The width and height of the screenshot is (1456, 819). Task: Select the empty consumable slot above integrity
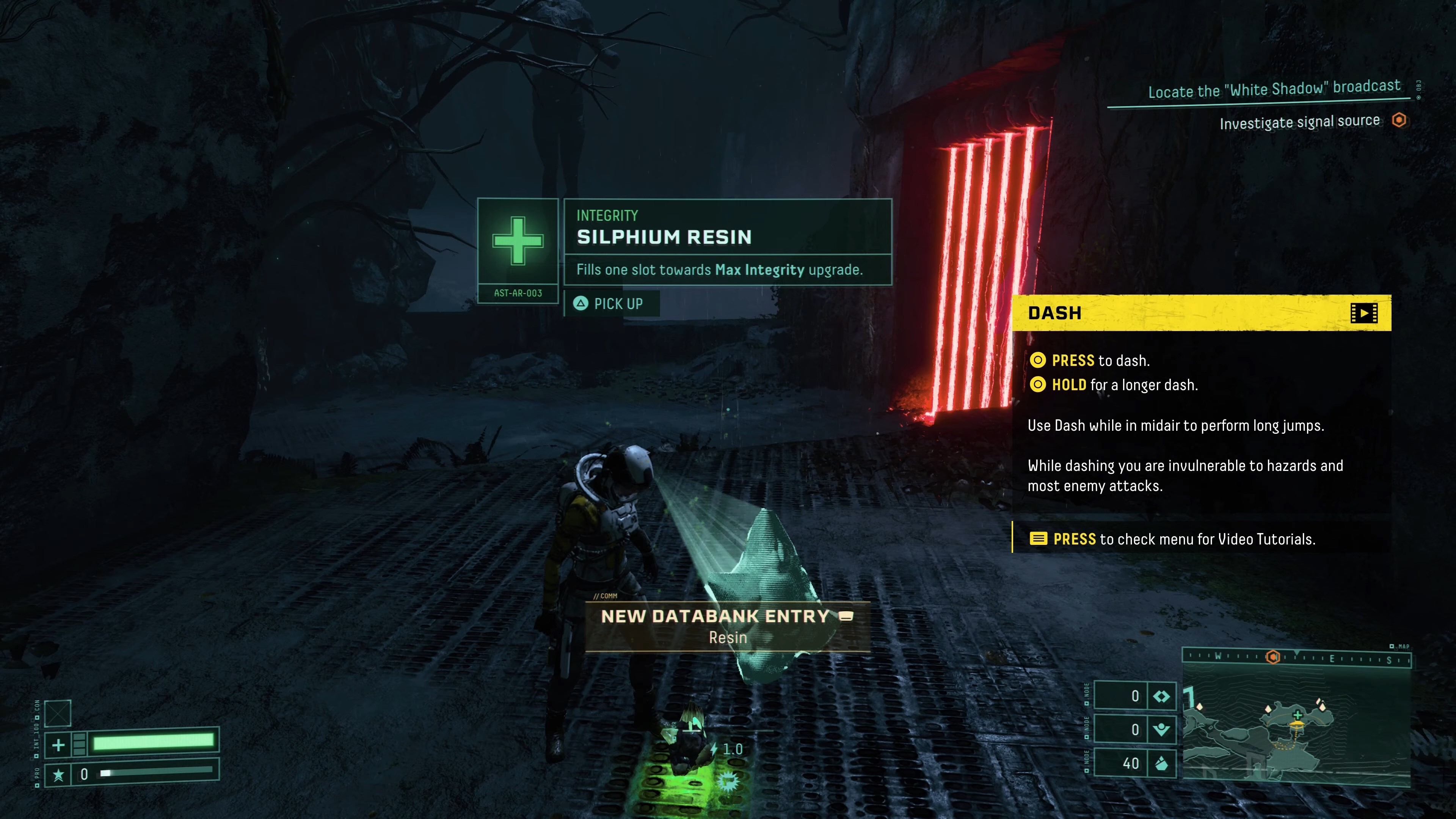(x=58, y=713)
